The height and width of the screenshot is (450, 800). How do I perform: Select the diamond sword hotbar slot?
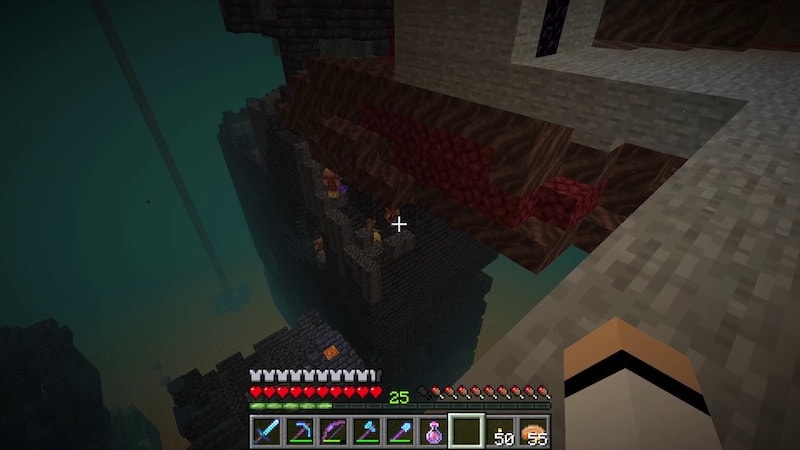266,432
